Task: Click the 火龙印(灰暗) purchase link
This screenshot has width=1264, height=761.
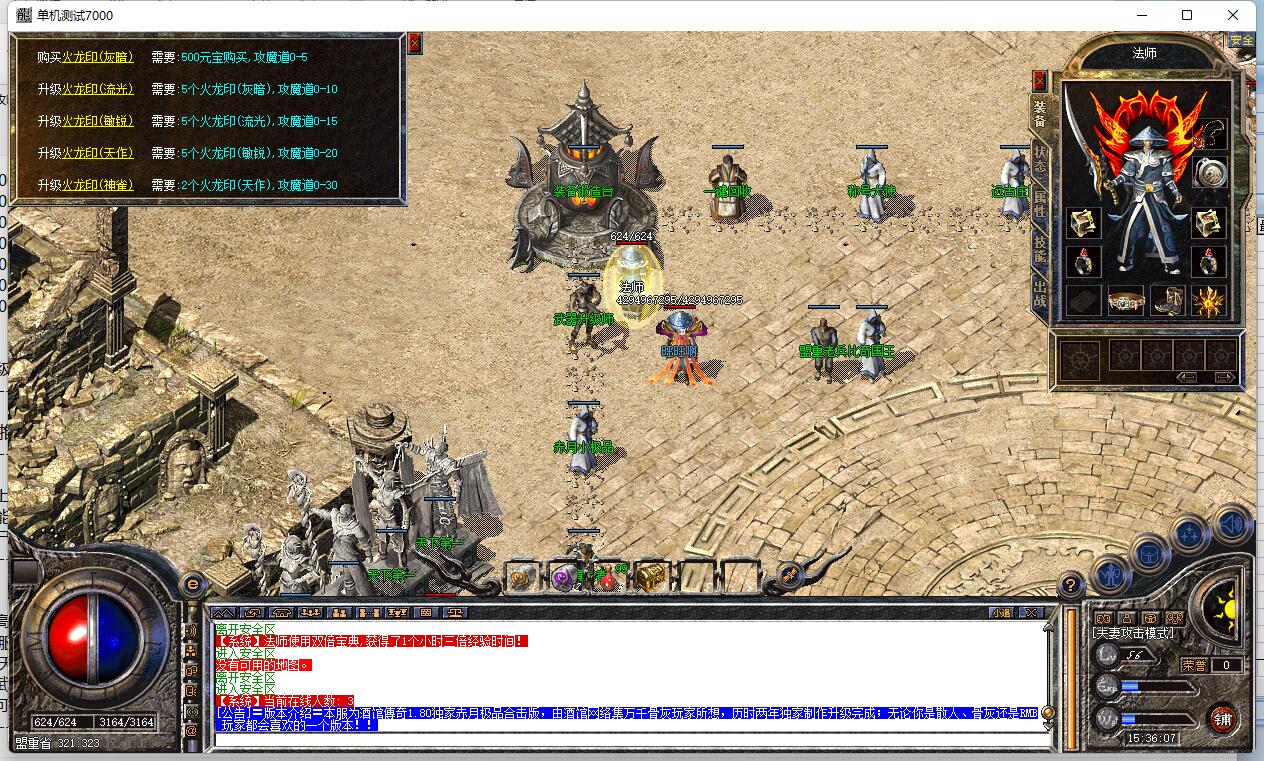Action: (97, 58)
